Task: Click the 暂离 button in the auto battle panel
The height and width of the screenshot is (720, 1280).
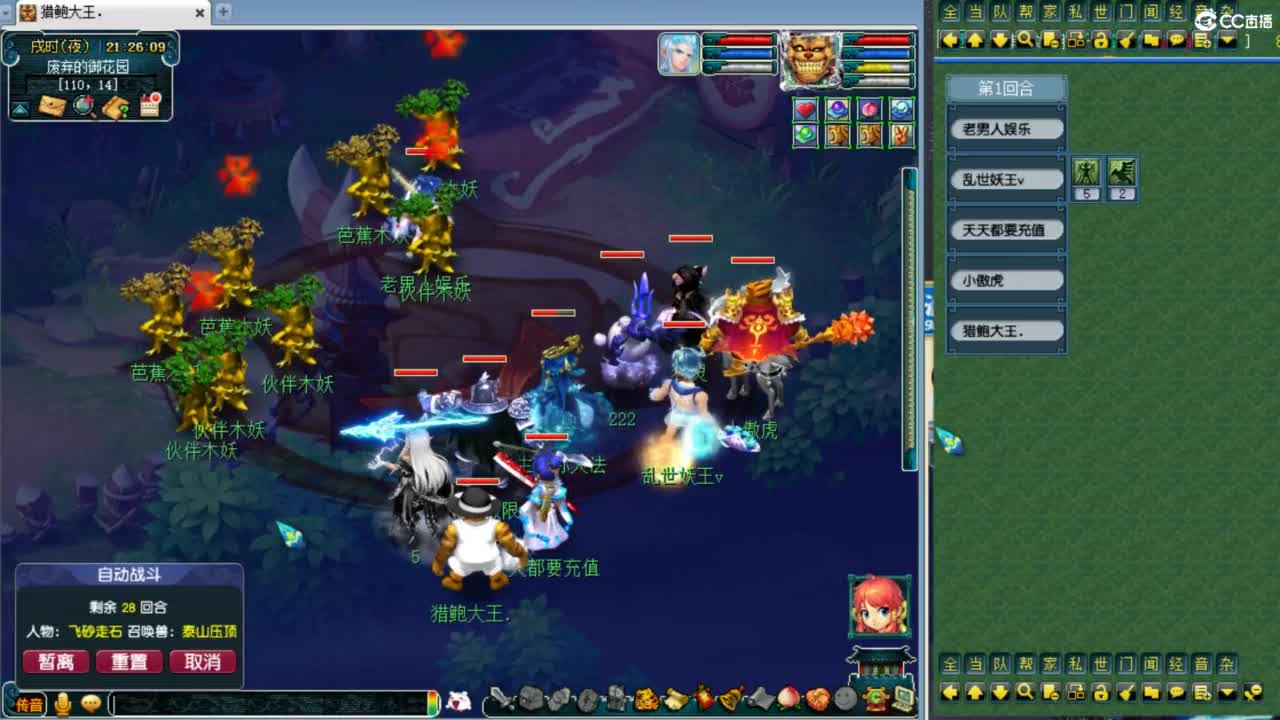Action: point(55,662)
